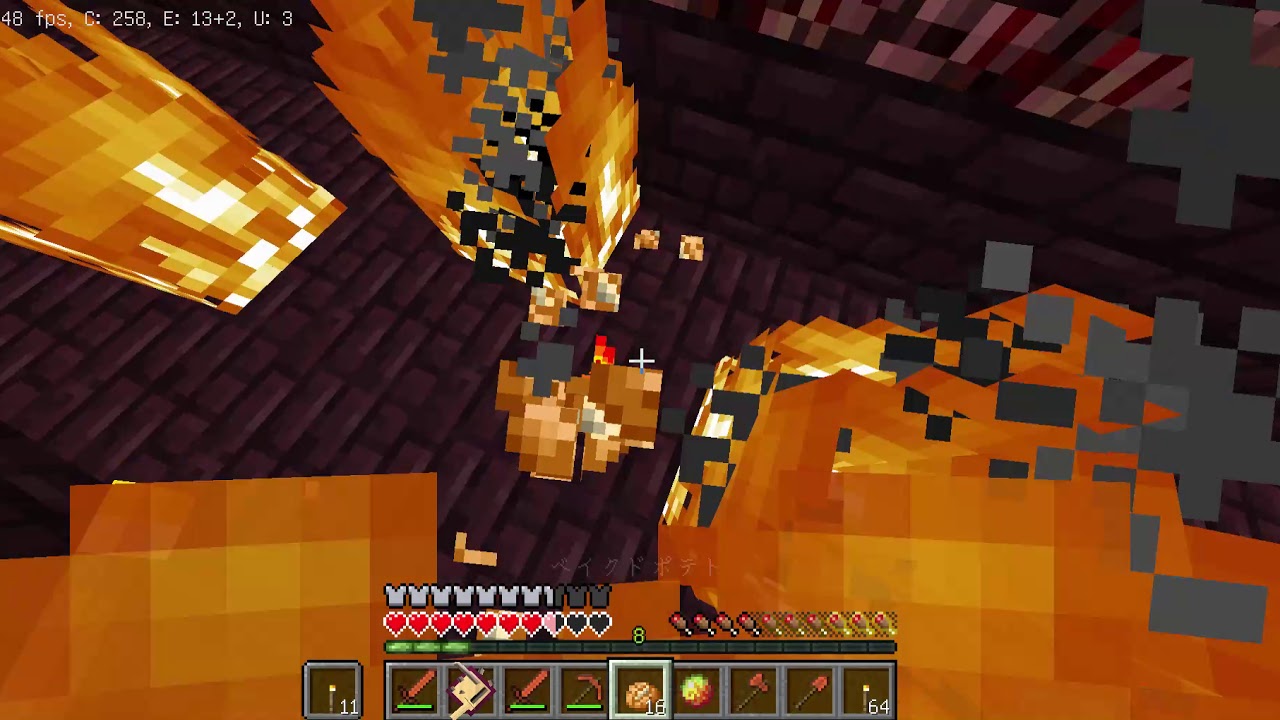Select the baked potato hotbar slot
The height and width of the screenshot is (720, 1280).
(640, 691)
